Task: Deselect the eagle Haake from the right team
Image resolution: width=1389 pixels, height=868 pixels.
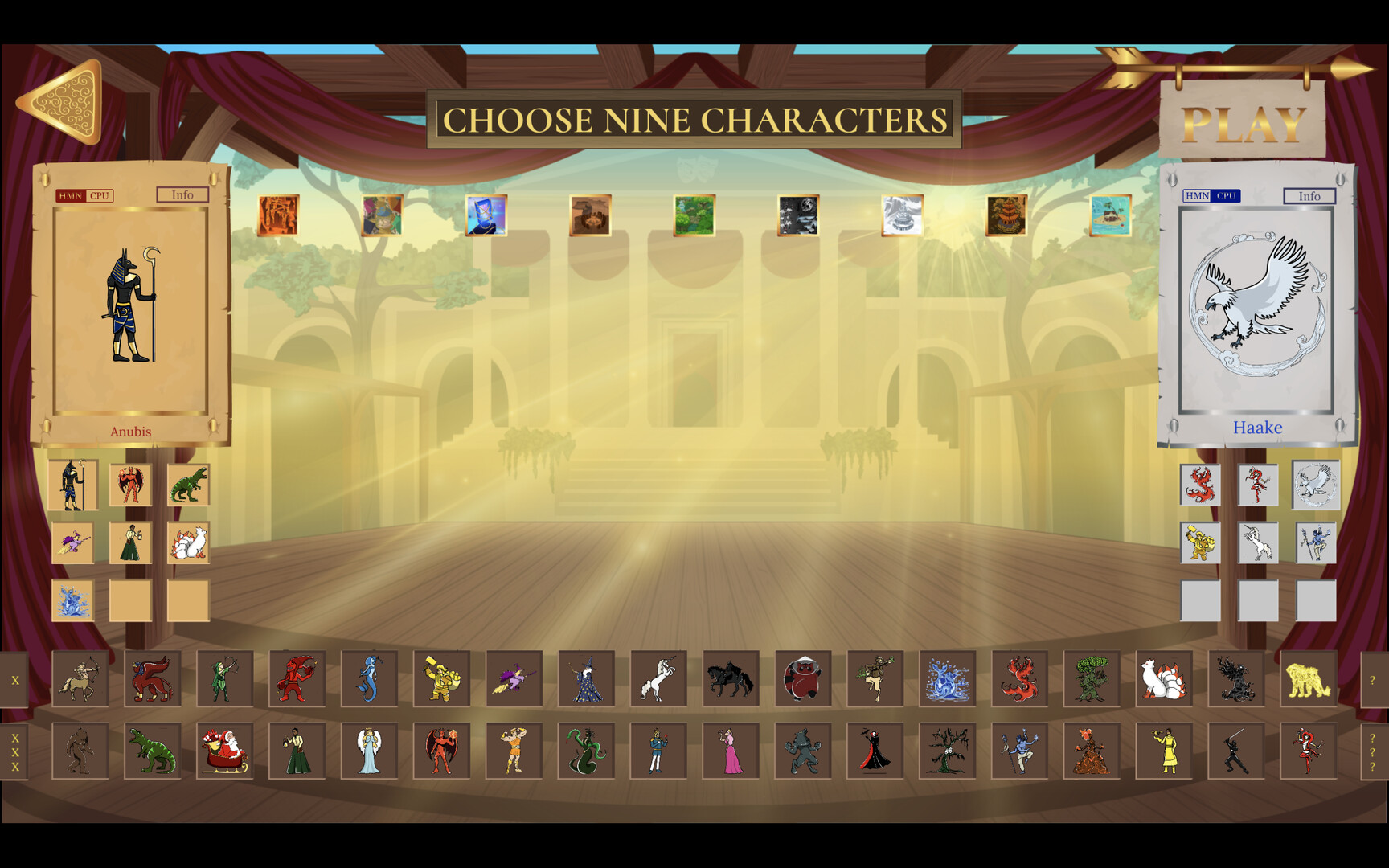Action: tap(1317, 485)
